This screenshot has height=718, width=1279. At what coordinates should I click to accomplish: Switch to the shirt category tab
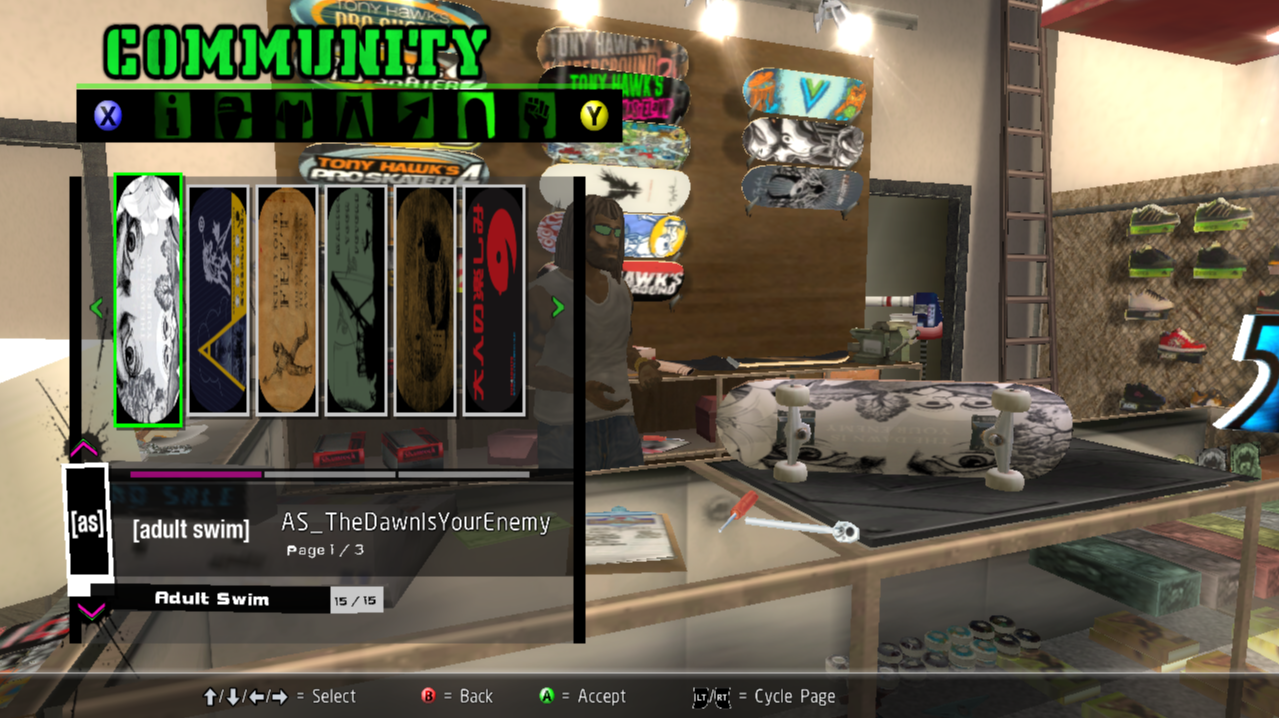coord(294,116)
